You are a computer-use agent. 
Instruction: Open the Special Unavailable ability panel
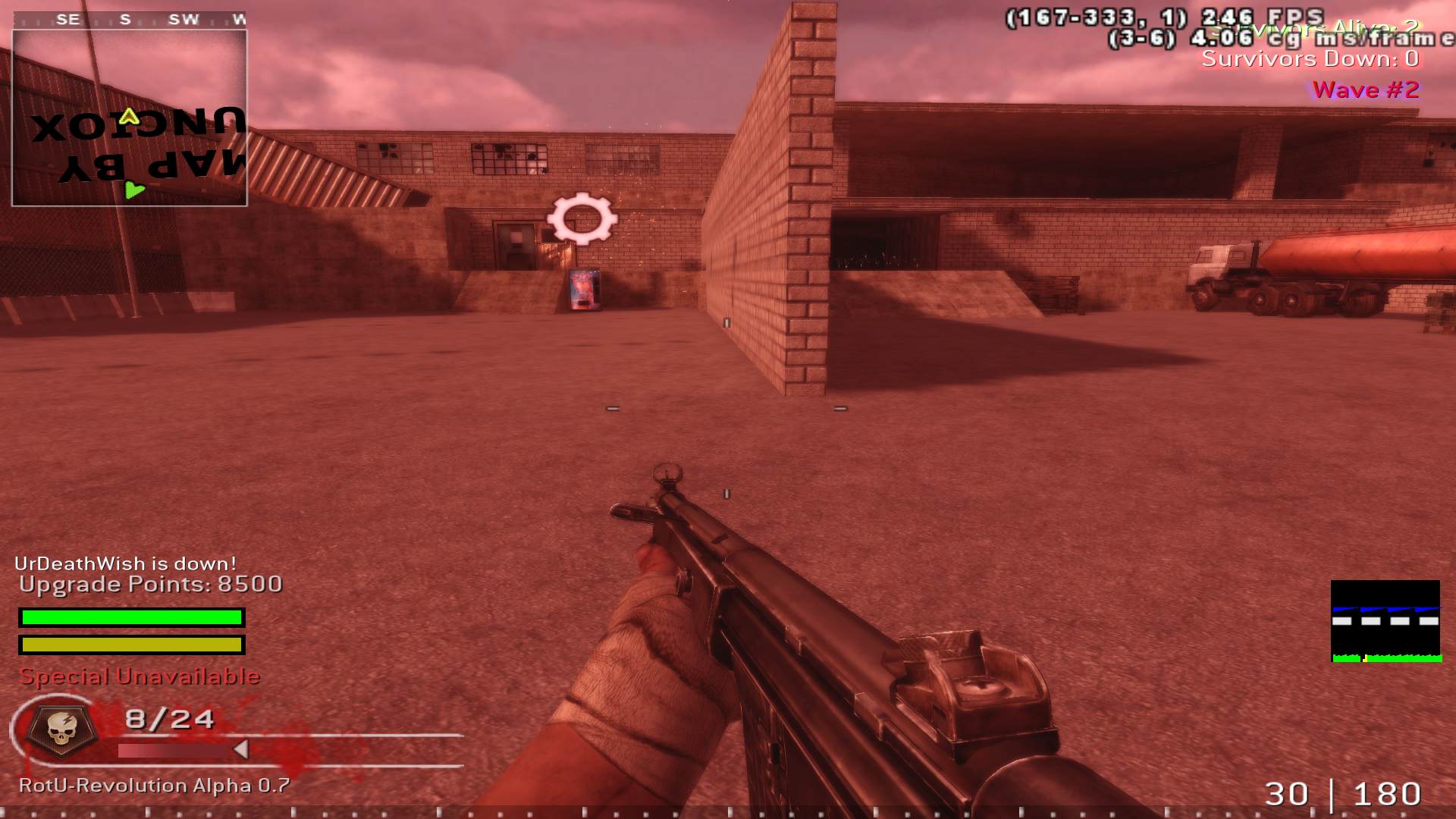pyautogui.click(x=141, y=676)
